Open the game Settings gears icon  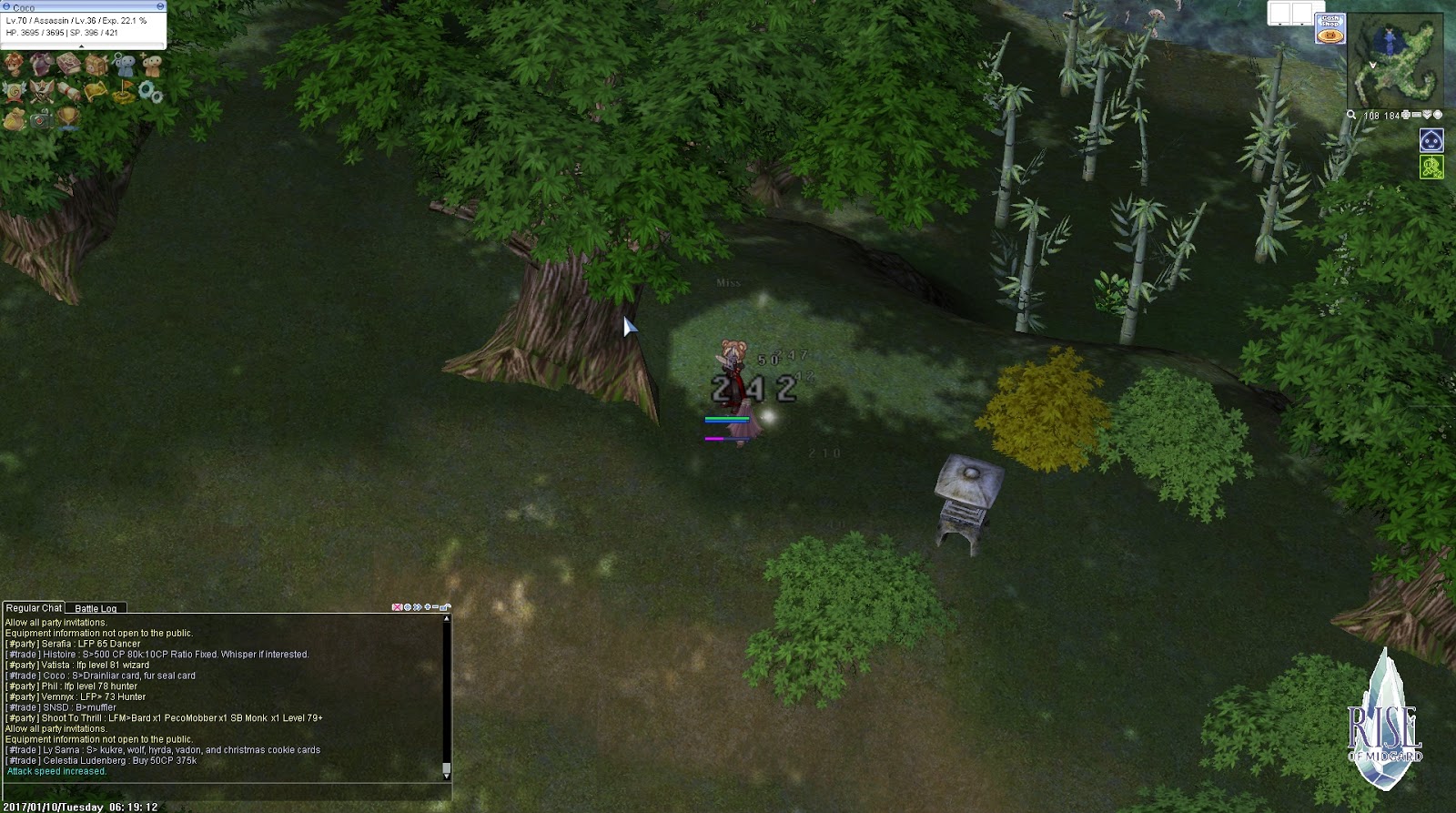(x=149, y=91)
